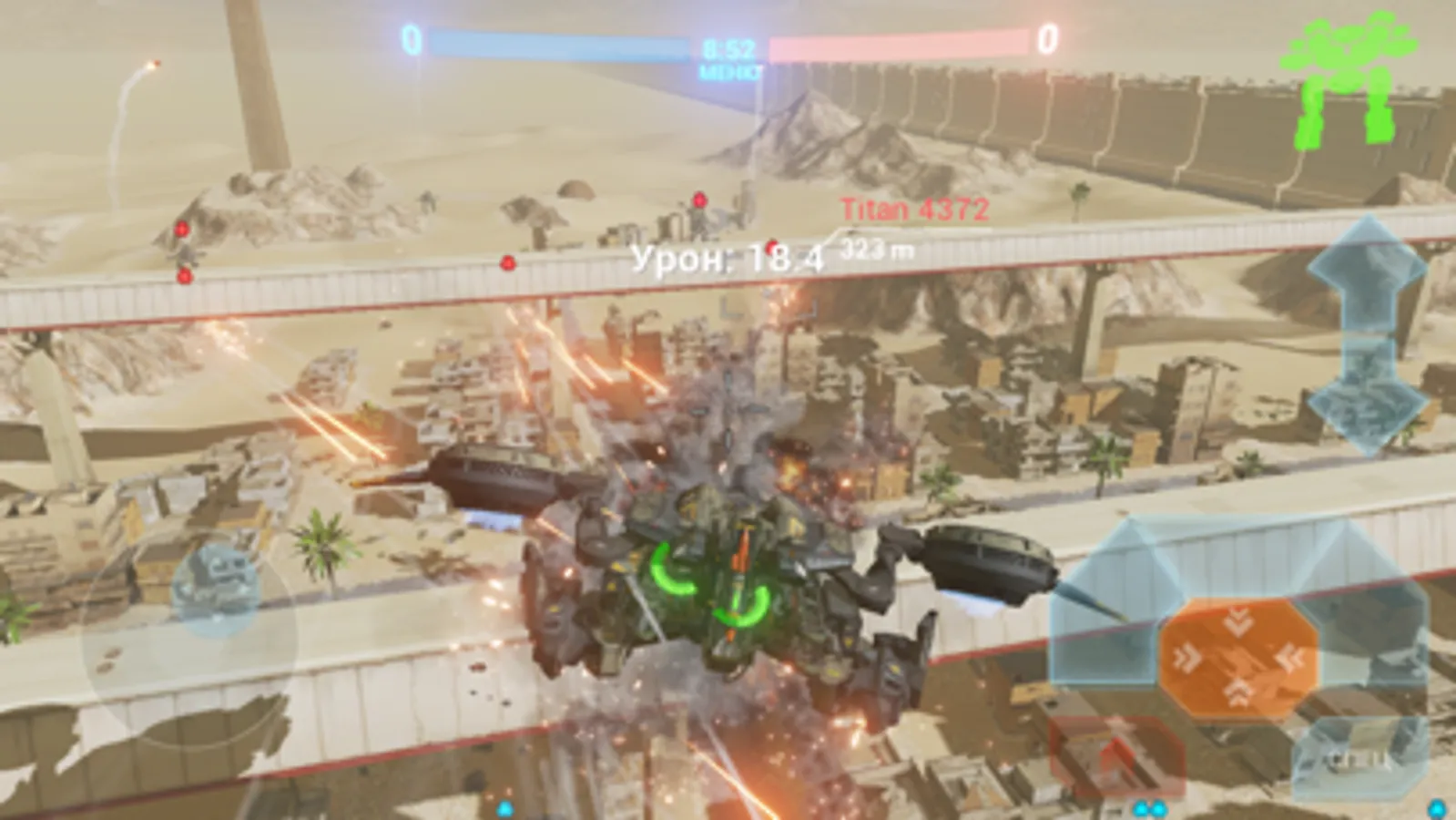
Task: Toggle the small blue indicator under the weapon buttons
Action: [1436, 807]
